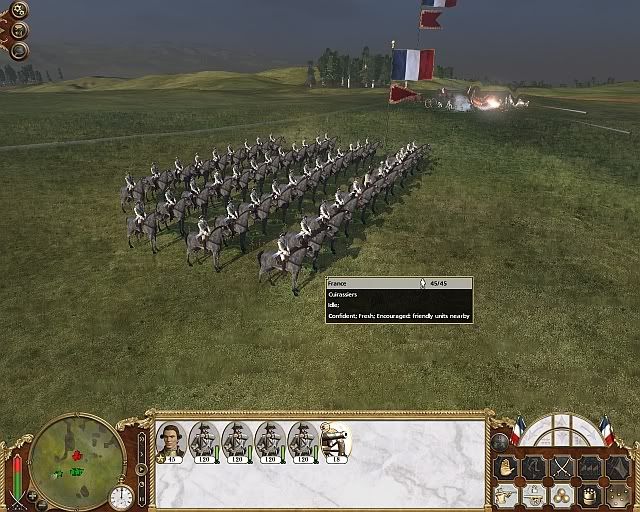Activate the halt raised hand order
The height and width of the screenshot is (512, 640).
(506, 468)
